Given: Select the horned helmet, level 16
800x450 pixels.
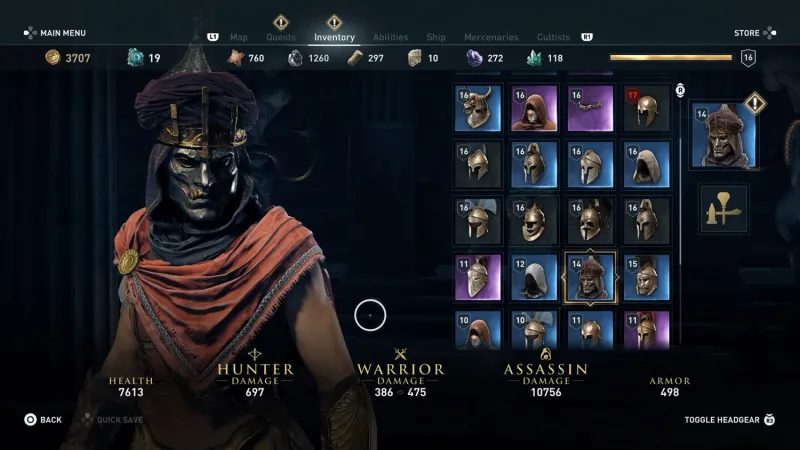Looking at the screenshot, I should tap(478, 109).
